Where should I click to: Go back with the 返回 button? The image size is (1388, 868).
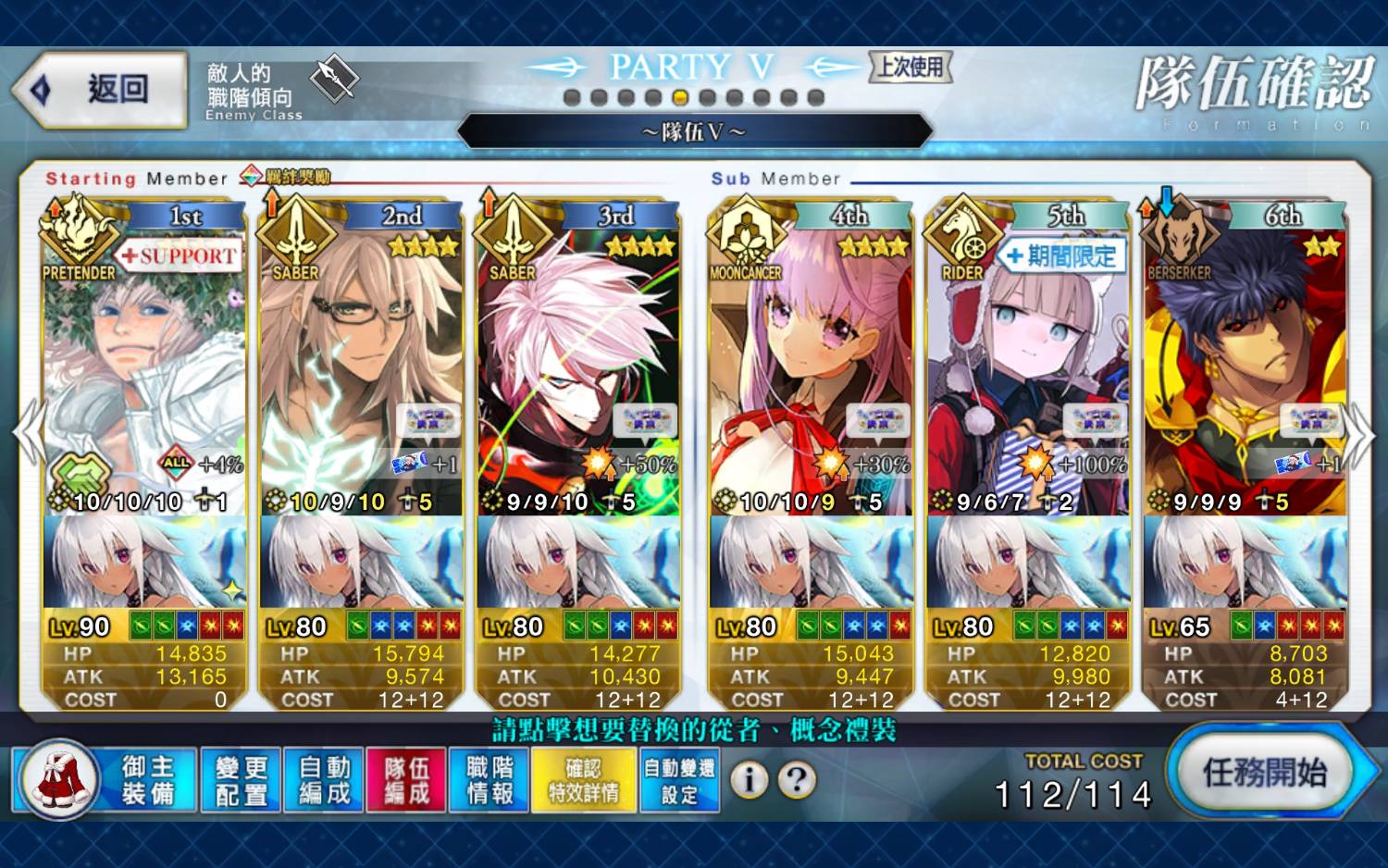coord(100,90)
